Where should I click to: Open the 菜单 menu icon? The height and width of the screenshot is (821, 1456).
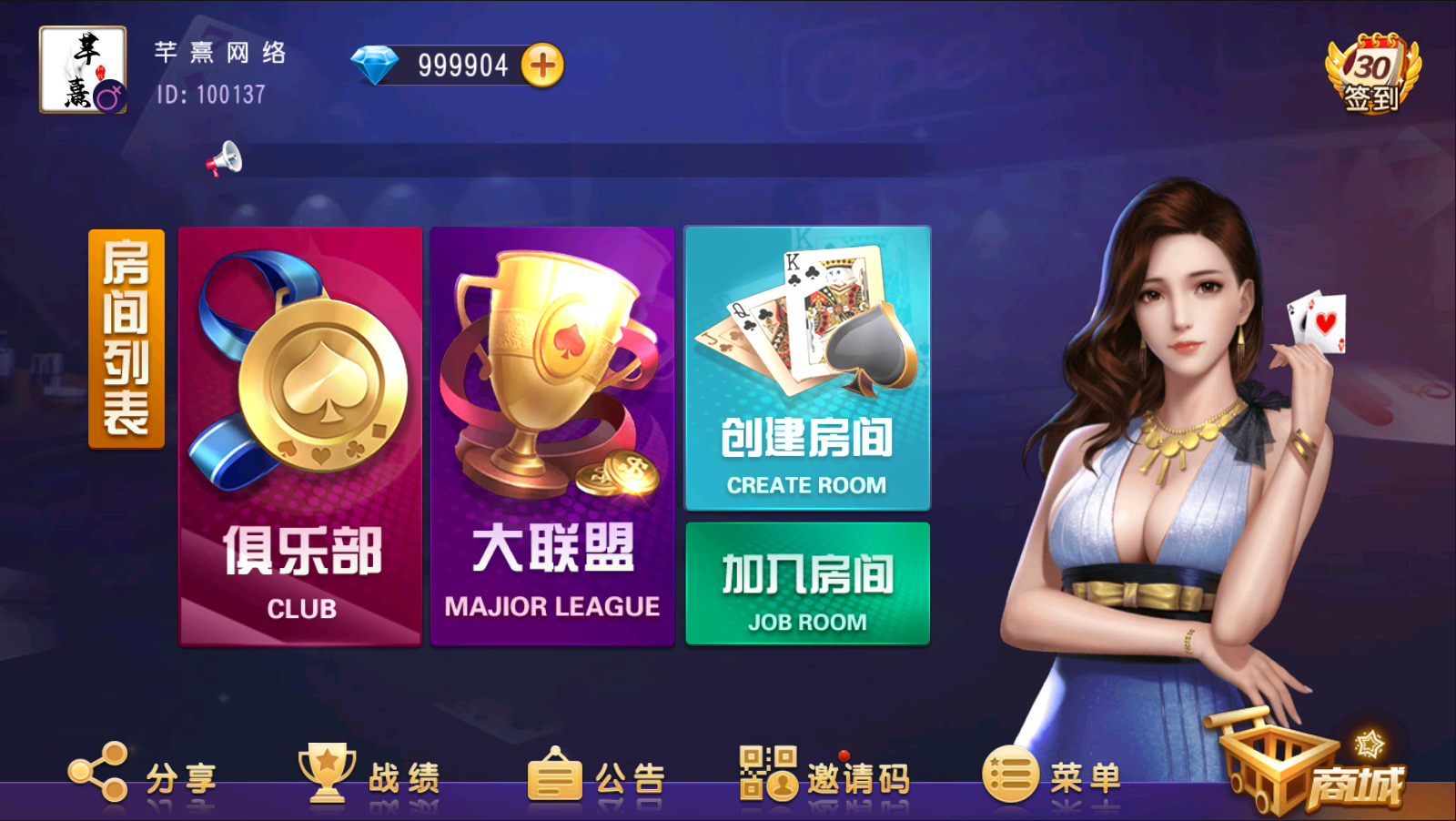click(1010, 774)
